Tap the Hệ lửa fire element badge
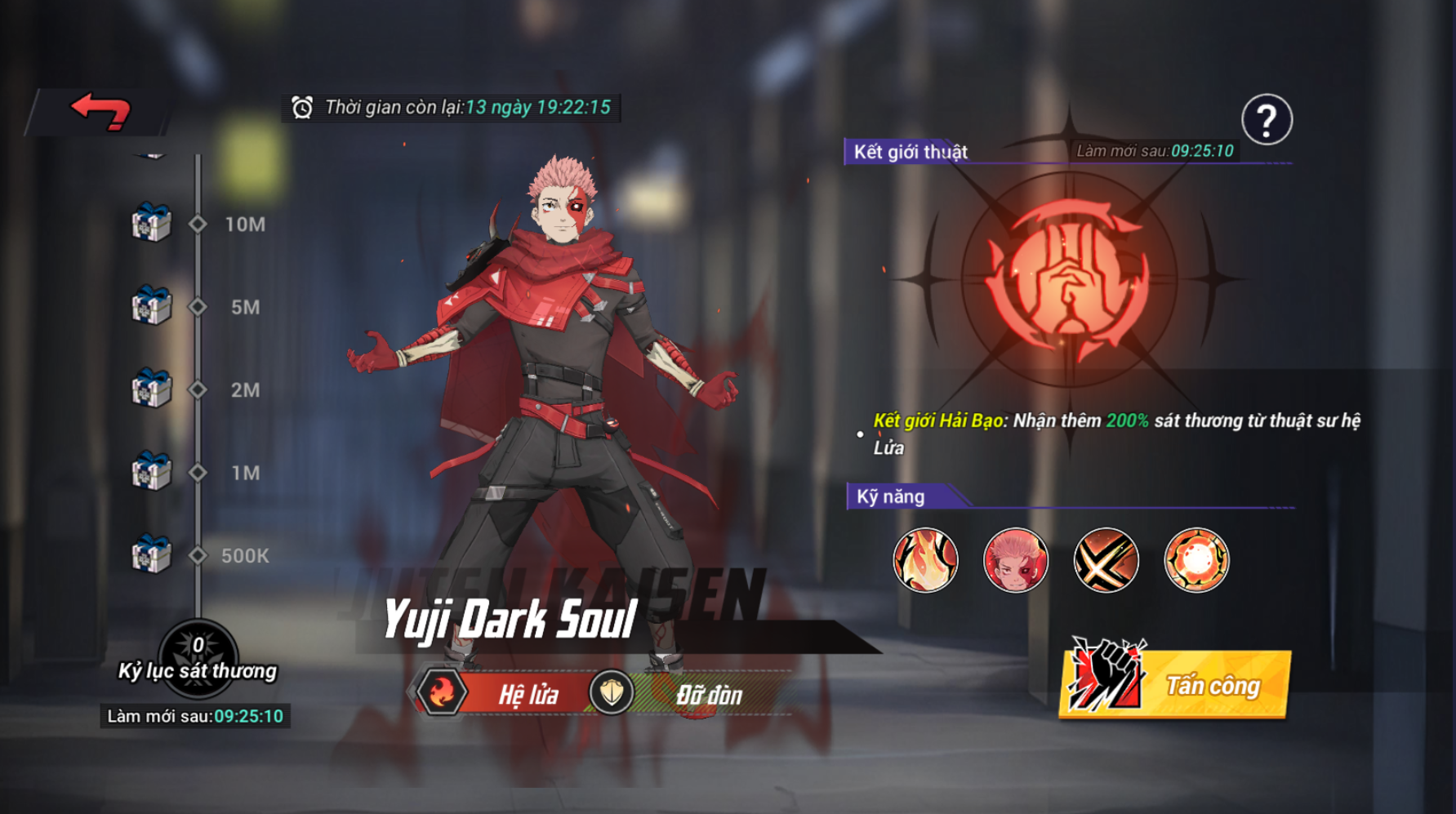1456x814 pixels. click(442, 693)
